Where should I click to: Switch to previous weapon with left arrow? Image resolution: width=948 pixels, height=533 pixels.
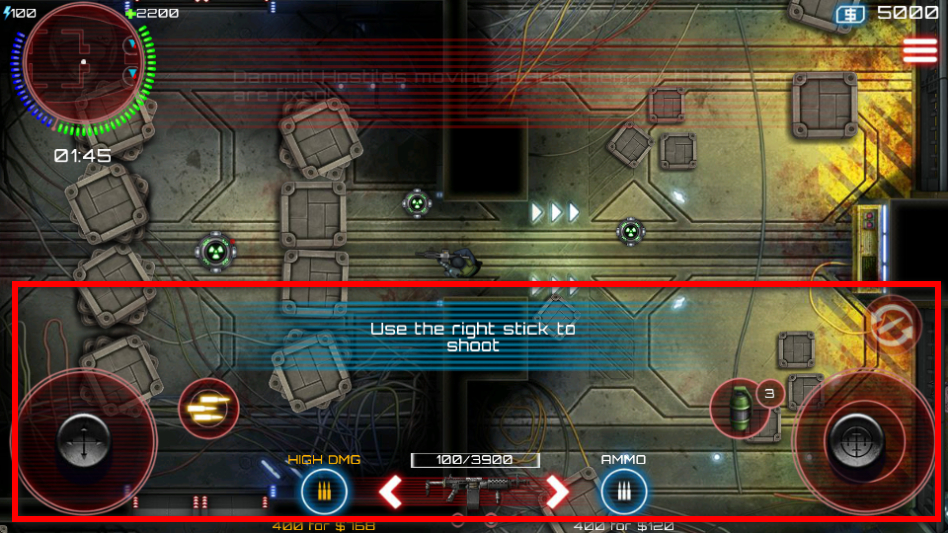point(391,491)
